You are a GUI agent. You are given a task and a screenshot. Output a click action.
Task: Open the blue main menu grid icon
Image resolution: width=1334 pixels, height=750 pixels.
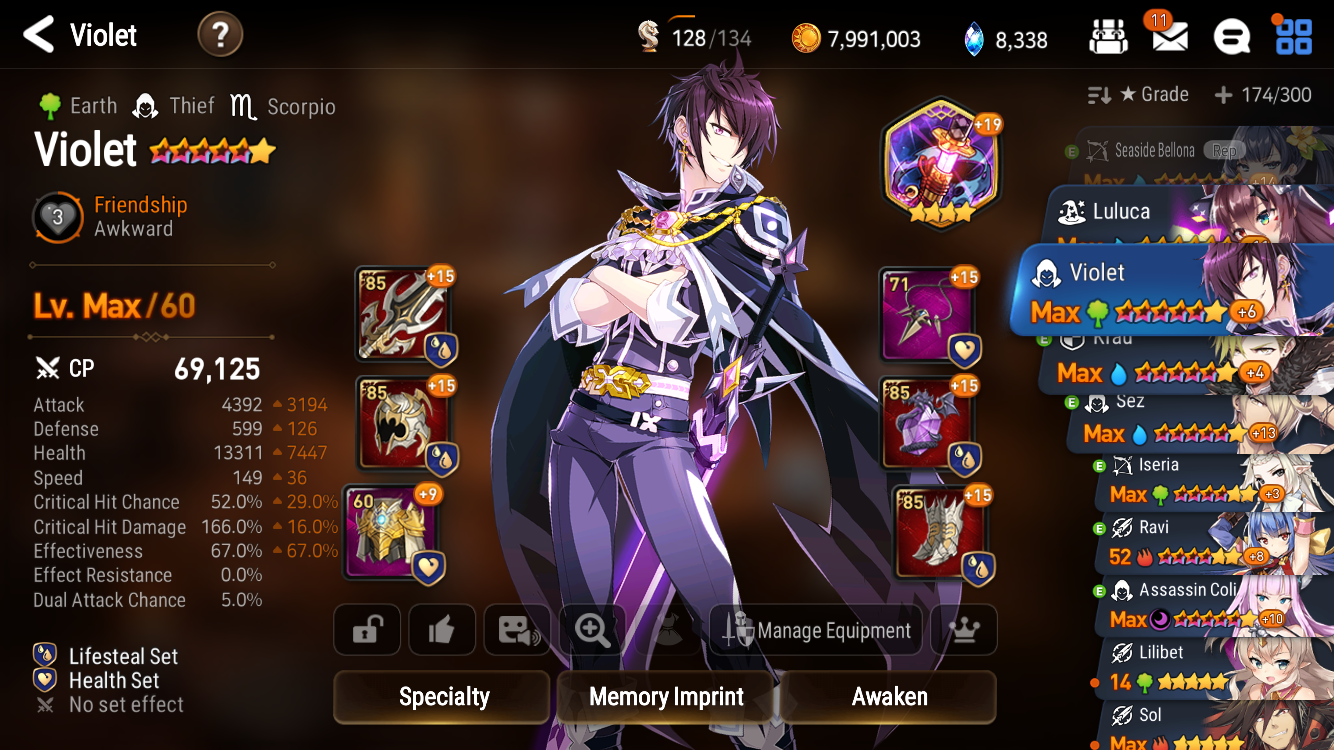point(1295,36)
